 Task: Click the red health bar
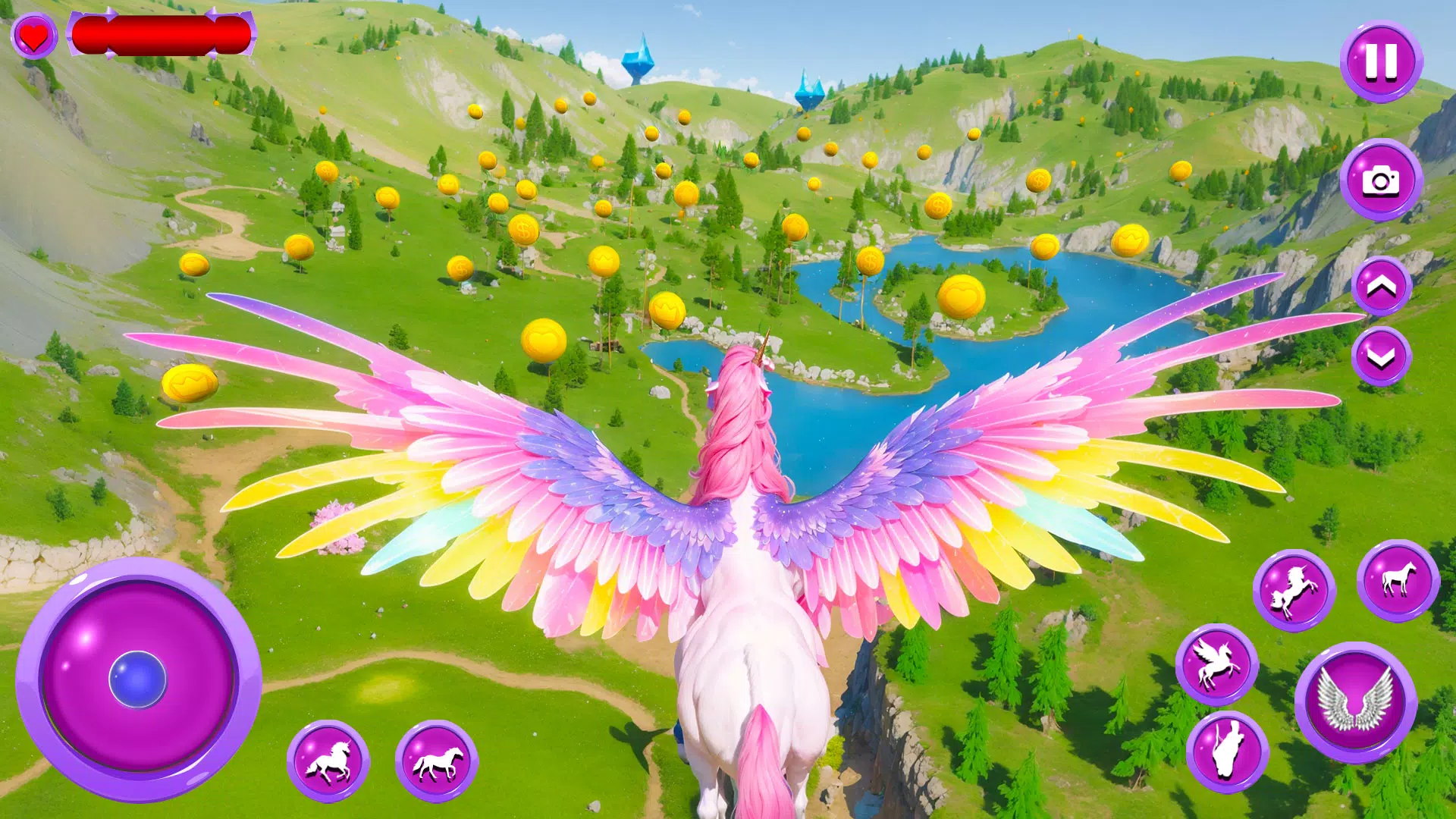coord(163,34)
